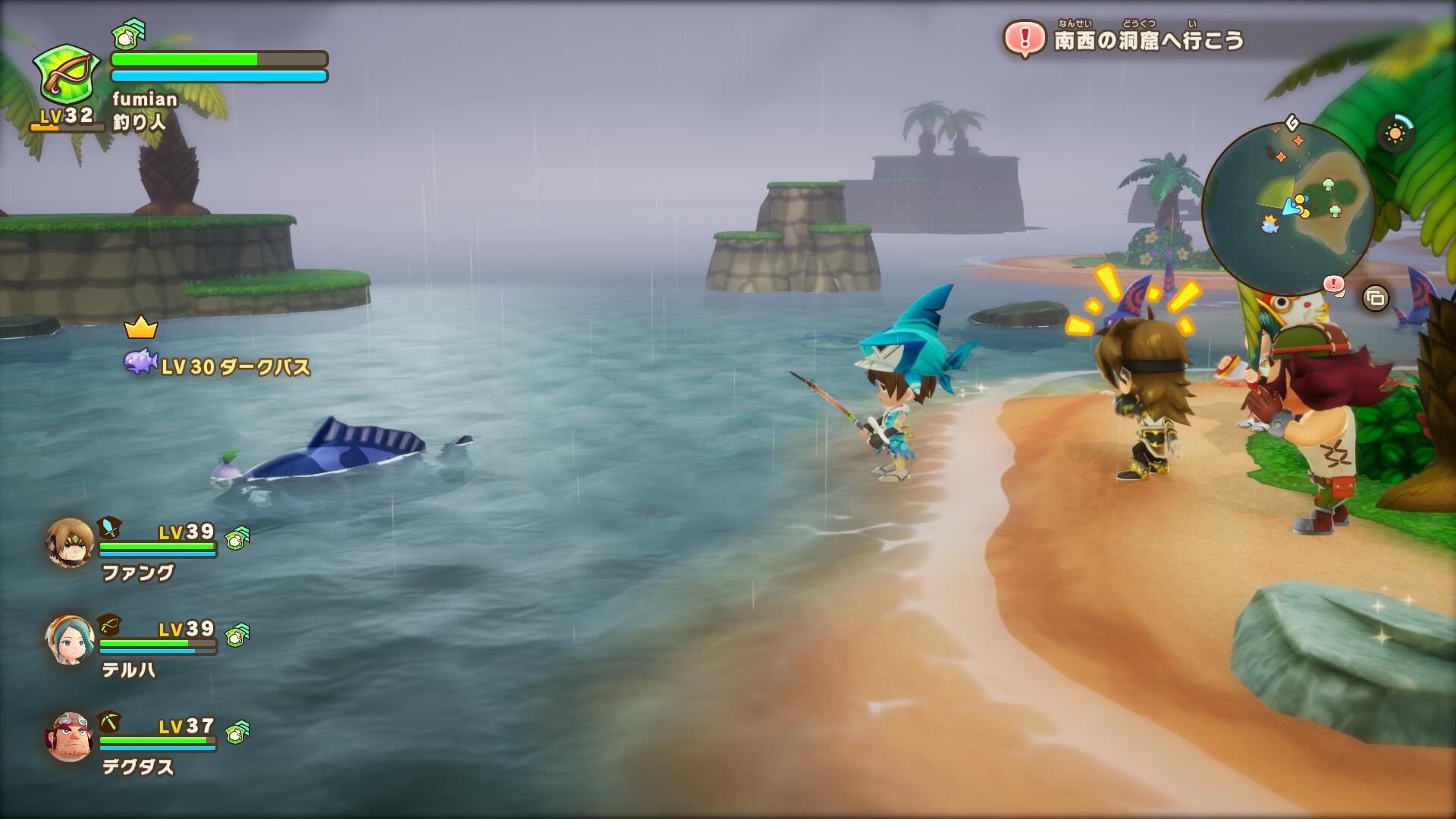Select party member テルハ portrait
1456x819 pixels.
[x=70, y=640]
